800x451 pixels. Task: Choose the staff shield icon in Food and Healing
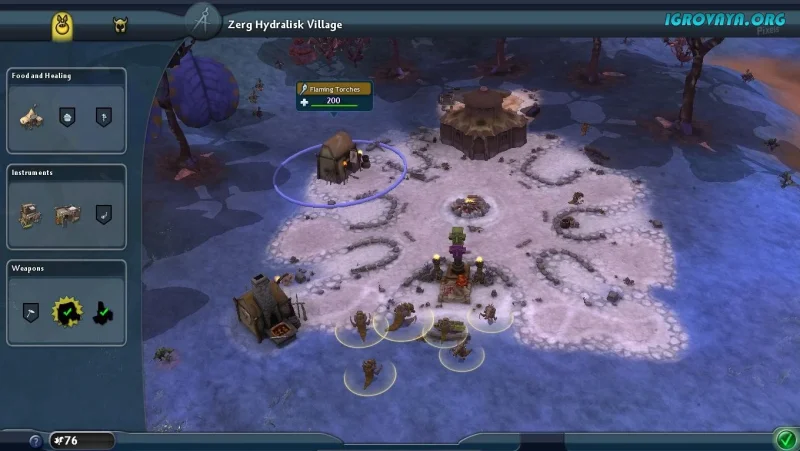click(x=103, y=117)
